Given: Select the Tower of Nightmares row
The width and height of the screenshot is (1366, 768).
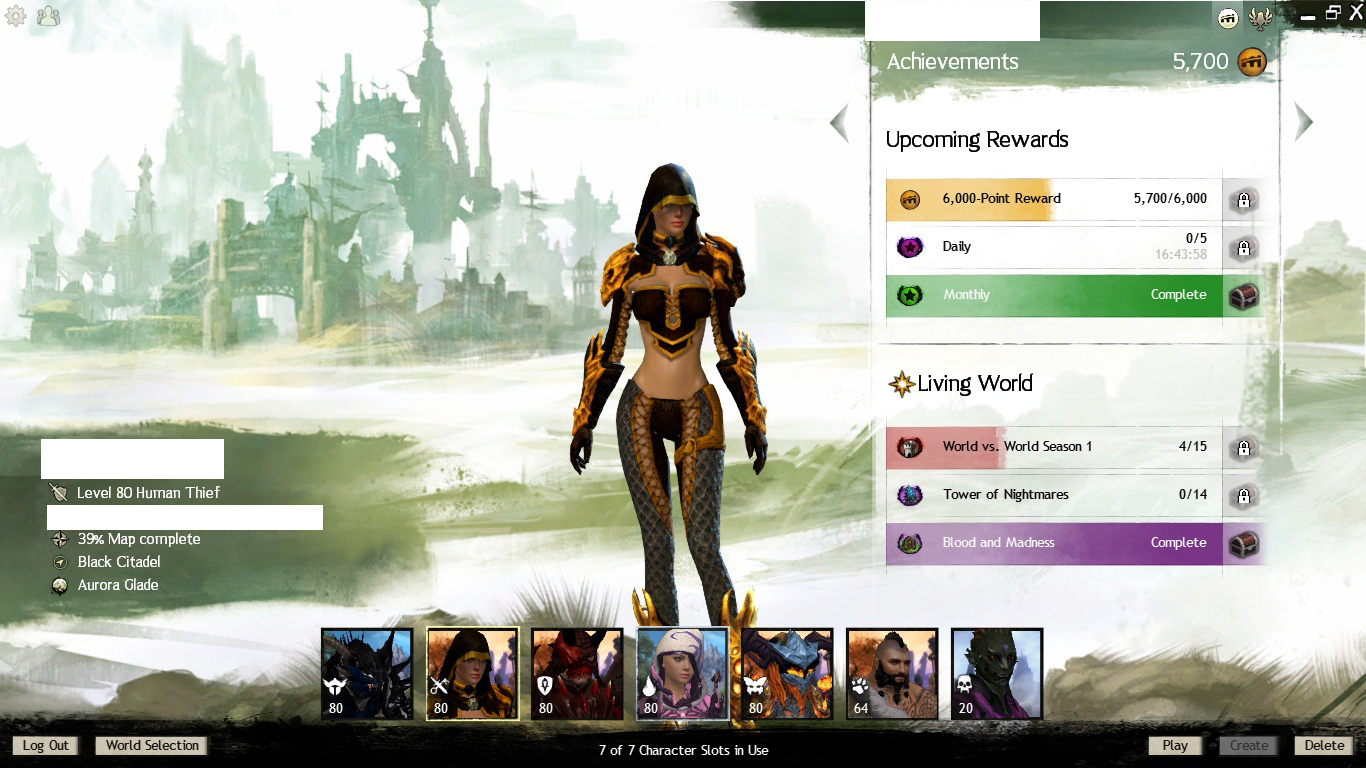Looking at the screenshot, I should 1054,495.
